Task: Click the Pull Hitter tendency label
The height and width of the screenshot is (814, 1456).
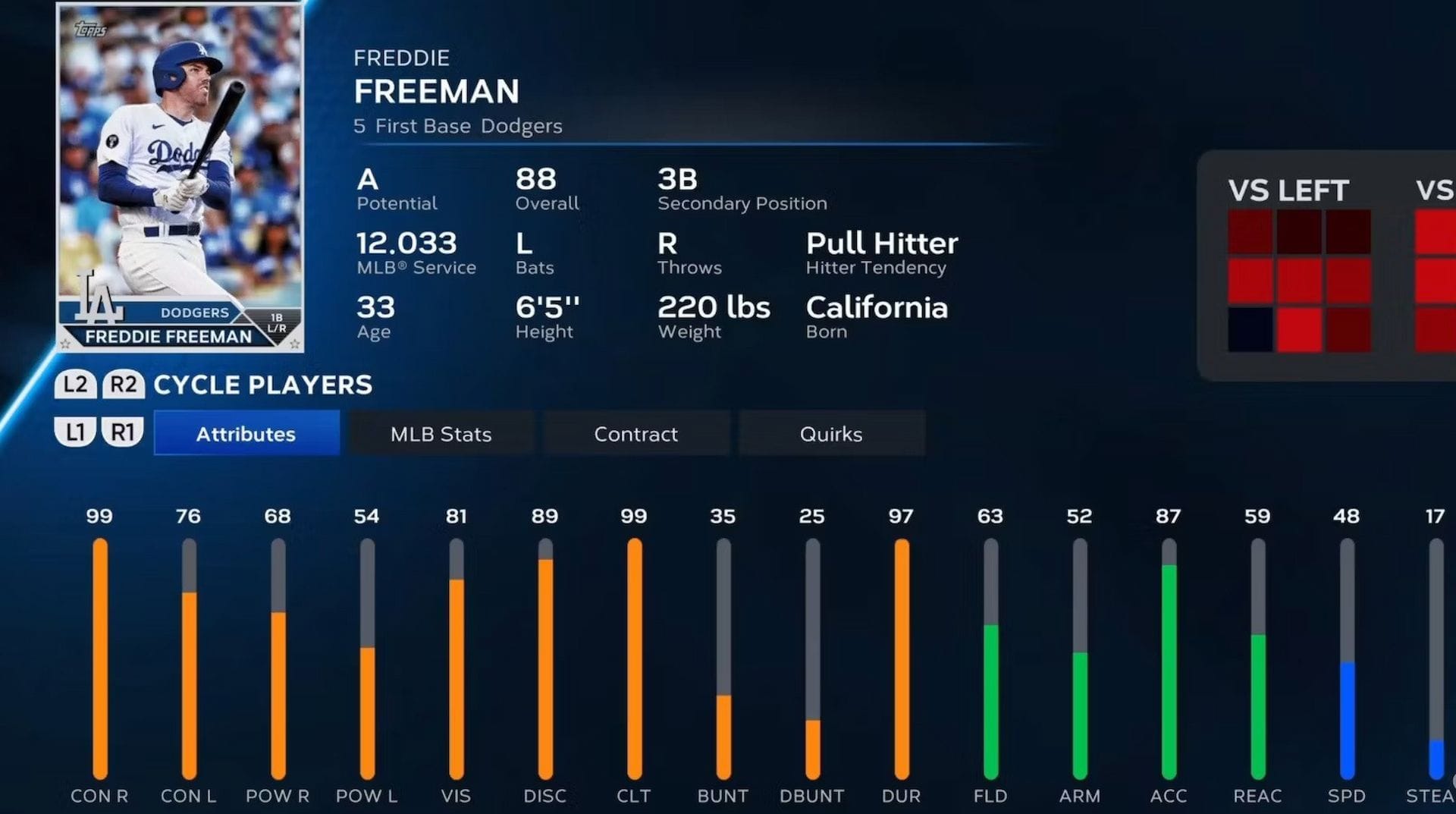Action: pos(882,244)
